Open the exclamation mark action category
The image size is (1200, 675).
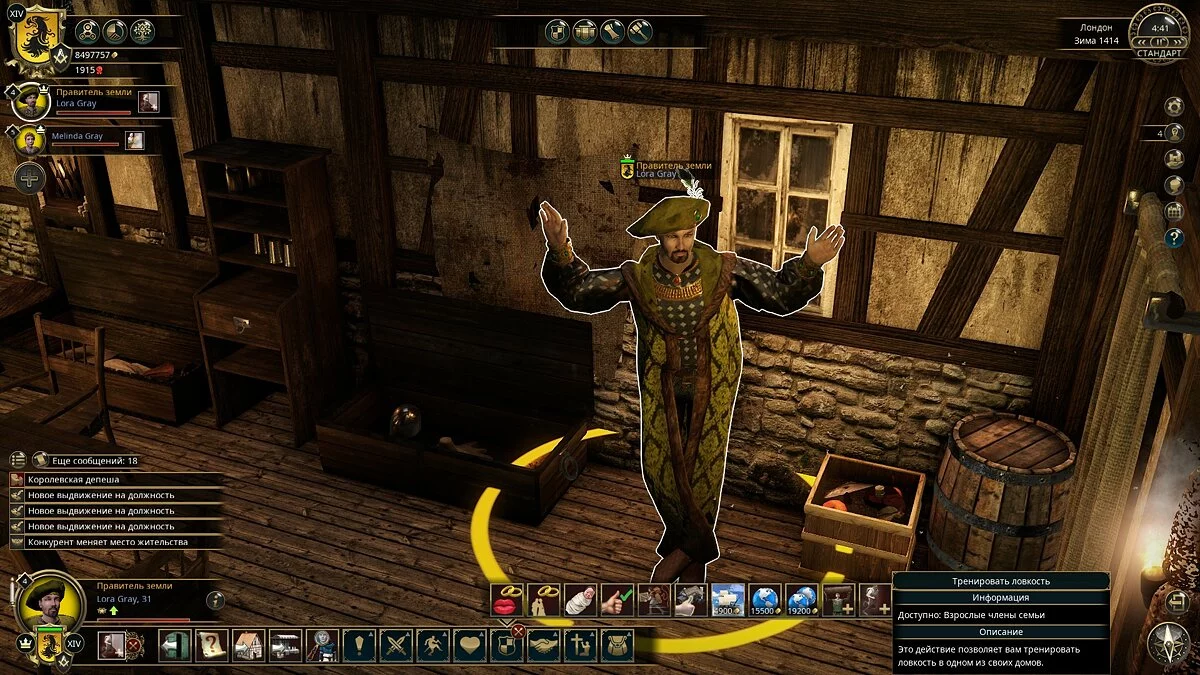coord(359,645)
